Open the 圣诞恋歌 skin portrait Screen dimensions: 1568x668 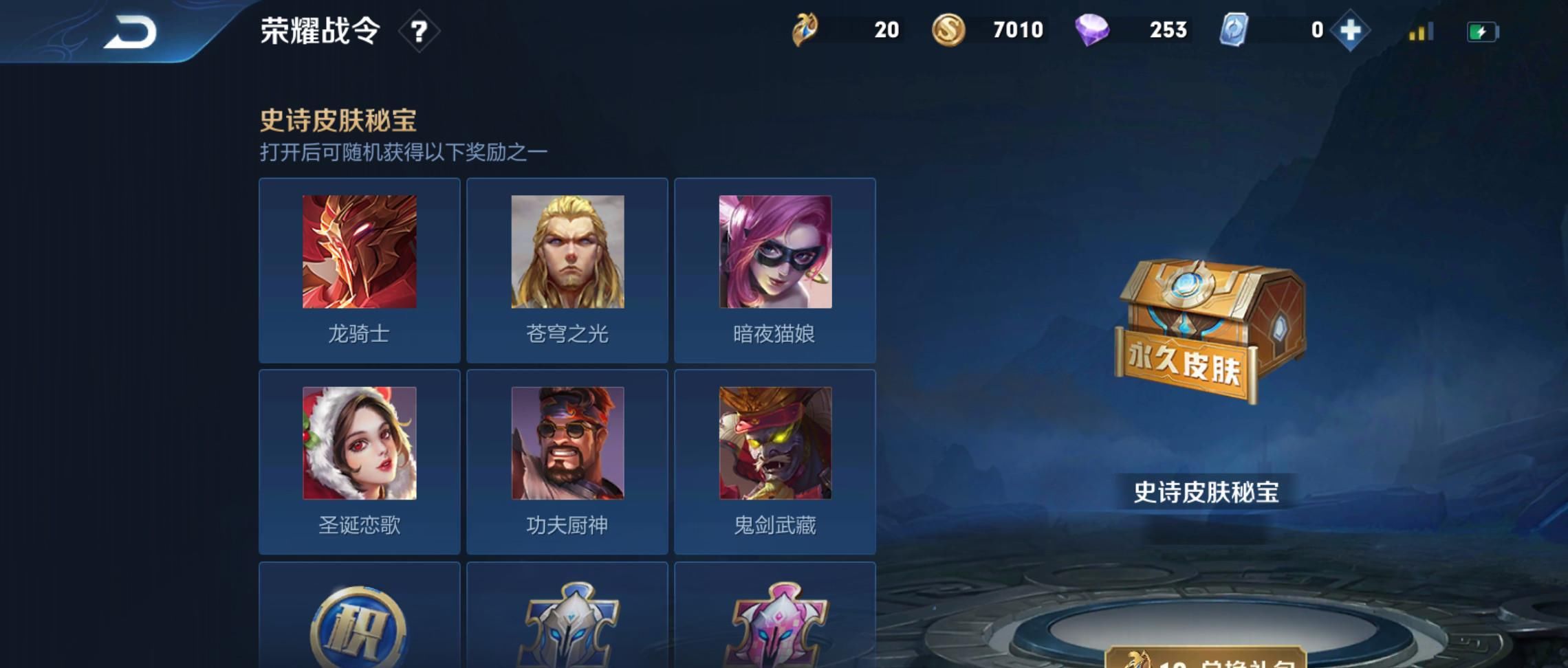(358, 443)
